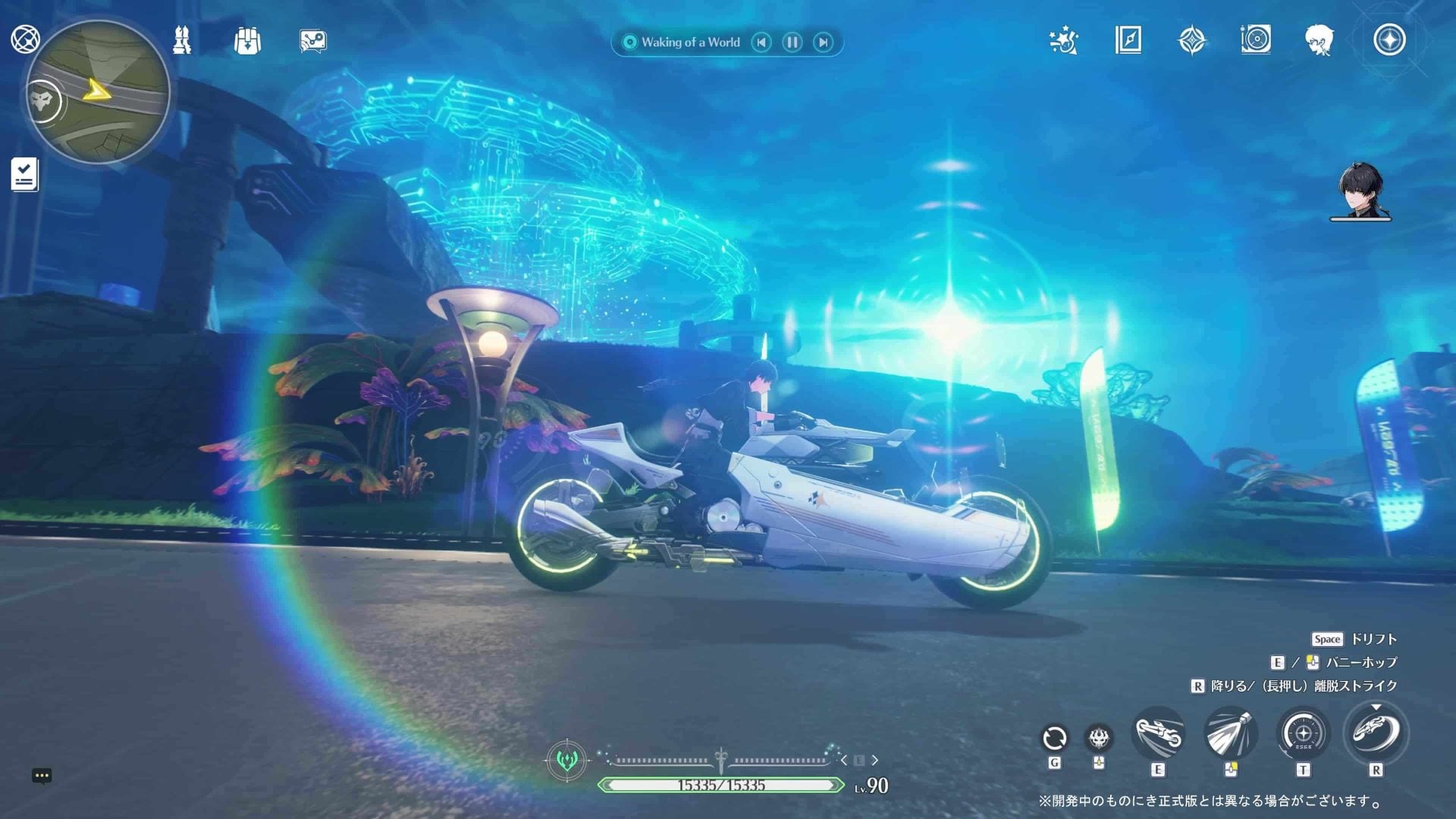This screenshot has width=1456, height=819.
Task: Open the character head profile menu
Action: pyautogui.click(x=1319, y=40)
